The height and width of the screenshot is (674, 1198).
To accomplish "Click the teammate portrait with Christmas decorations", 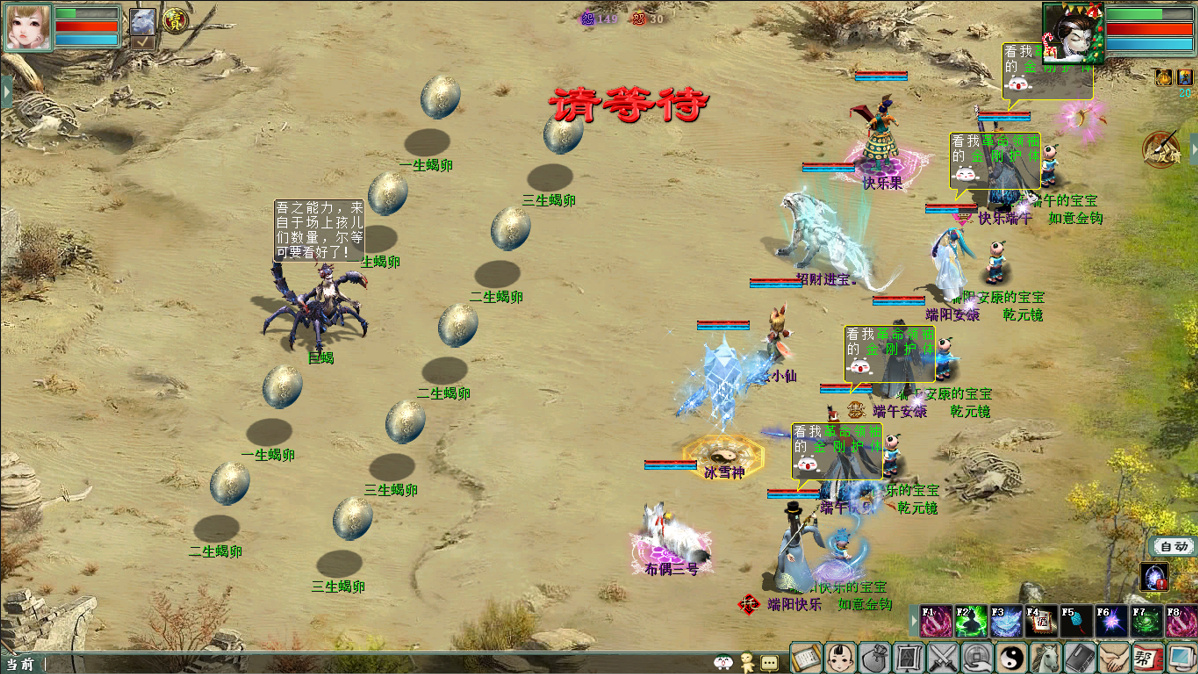I will [1072, 31].
